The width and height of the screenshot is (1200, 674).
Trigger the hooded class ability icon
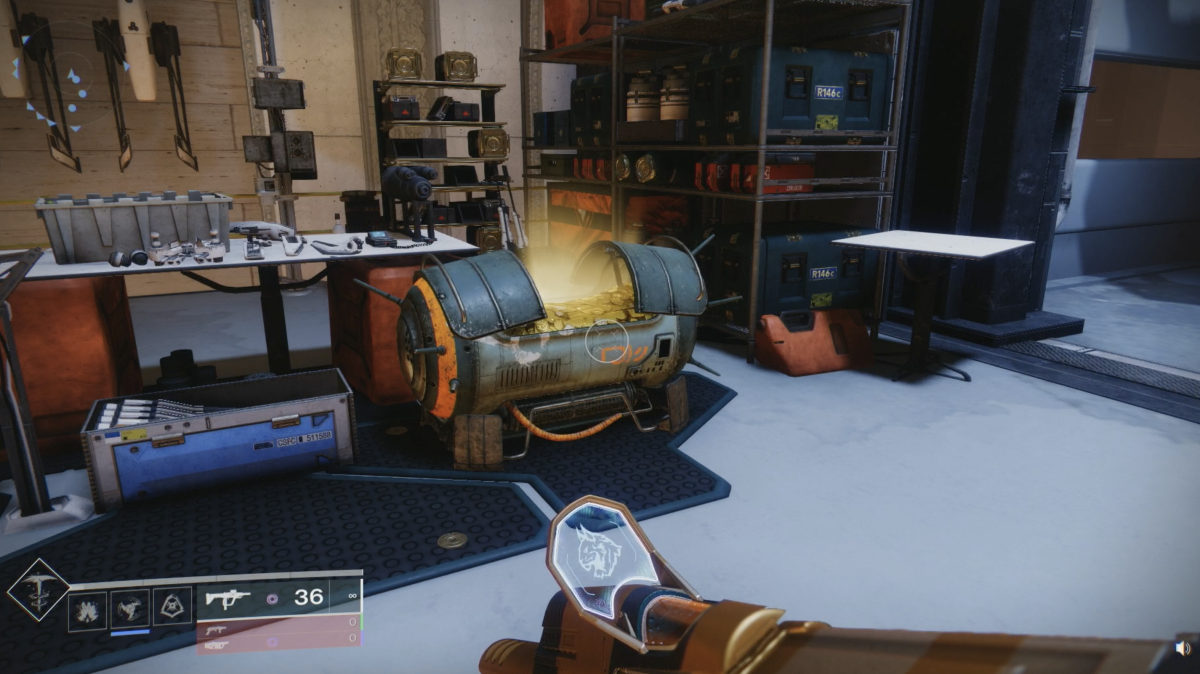(171, 609)
